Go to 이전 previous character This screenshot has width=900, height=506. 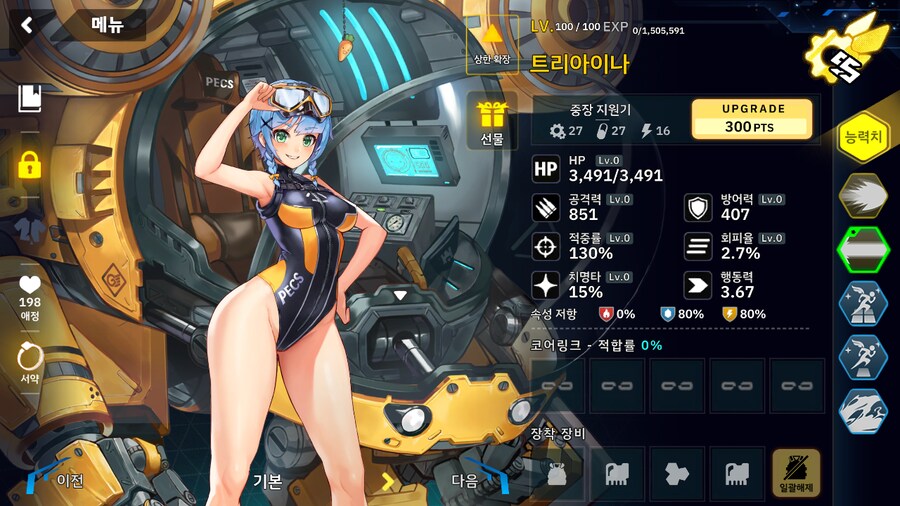click(58, 480)
